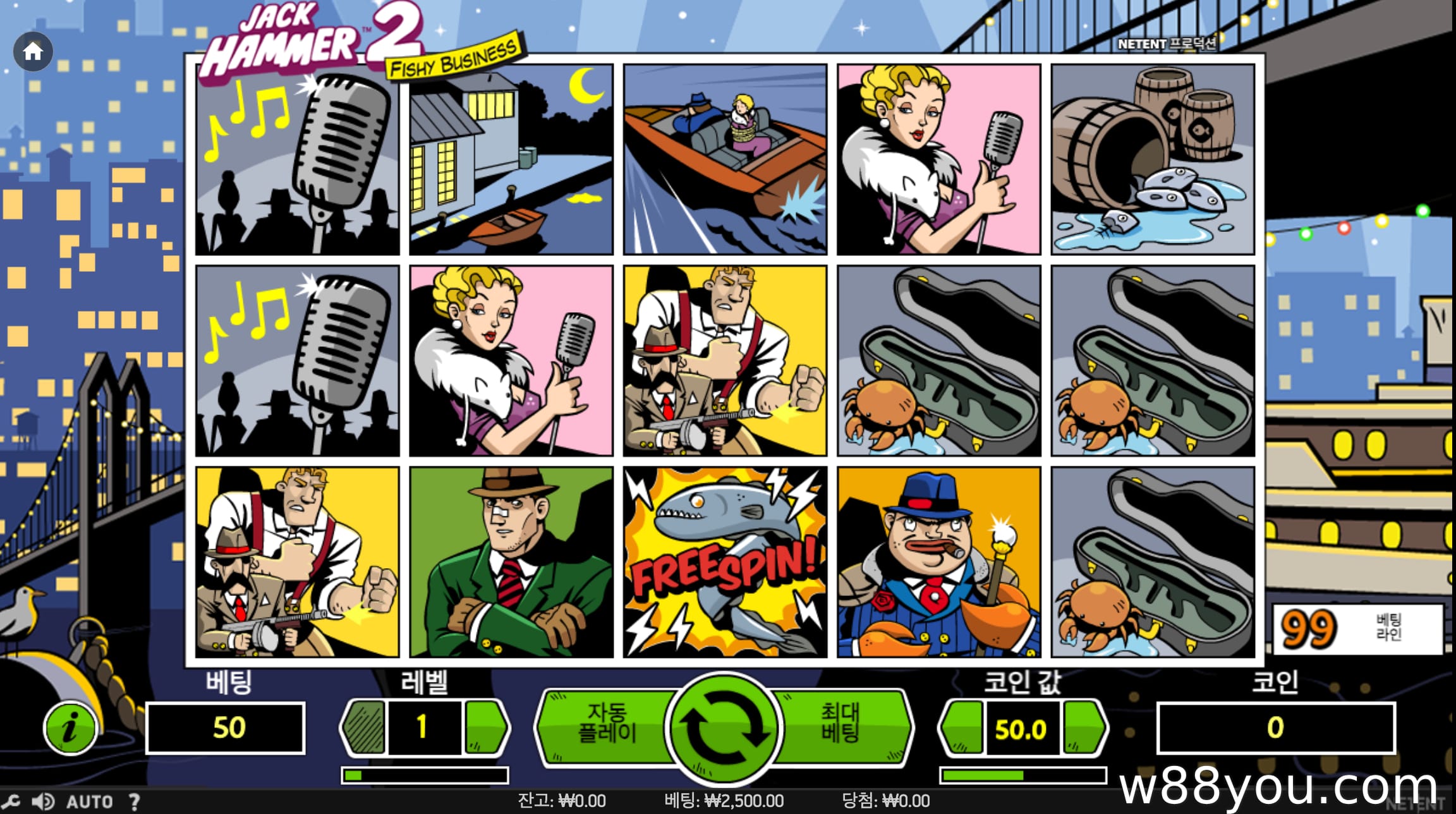Open the green info paytable button
Image resolution: width=1456 pixels, height=814 pixels.
coord(70,727)
